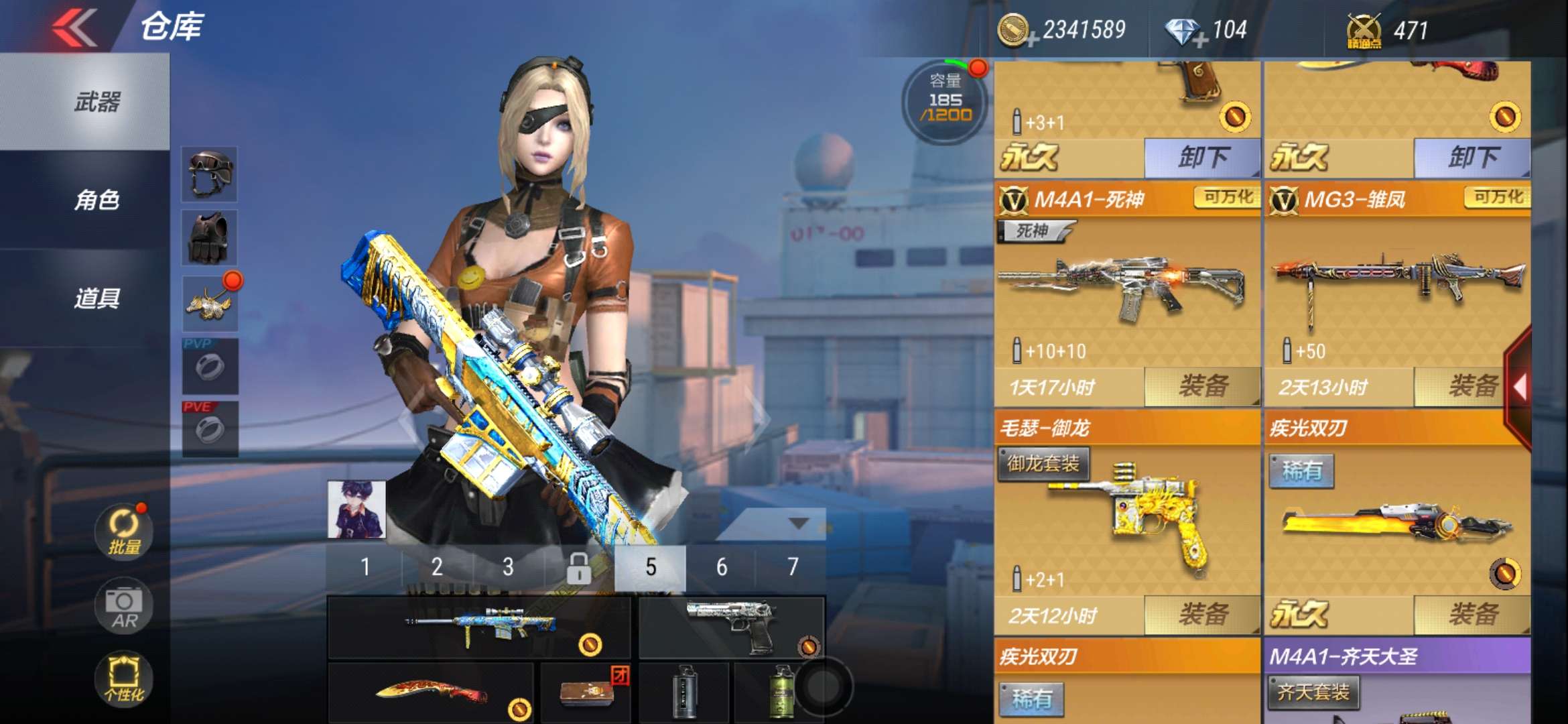Viewport: 1568px width, 724px height.
Task: Equip the 毛瑟-御龙 pistol
Action: click(1202, 615)
